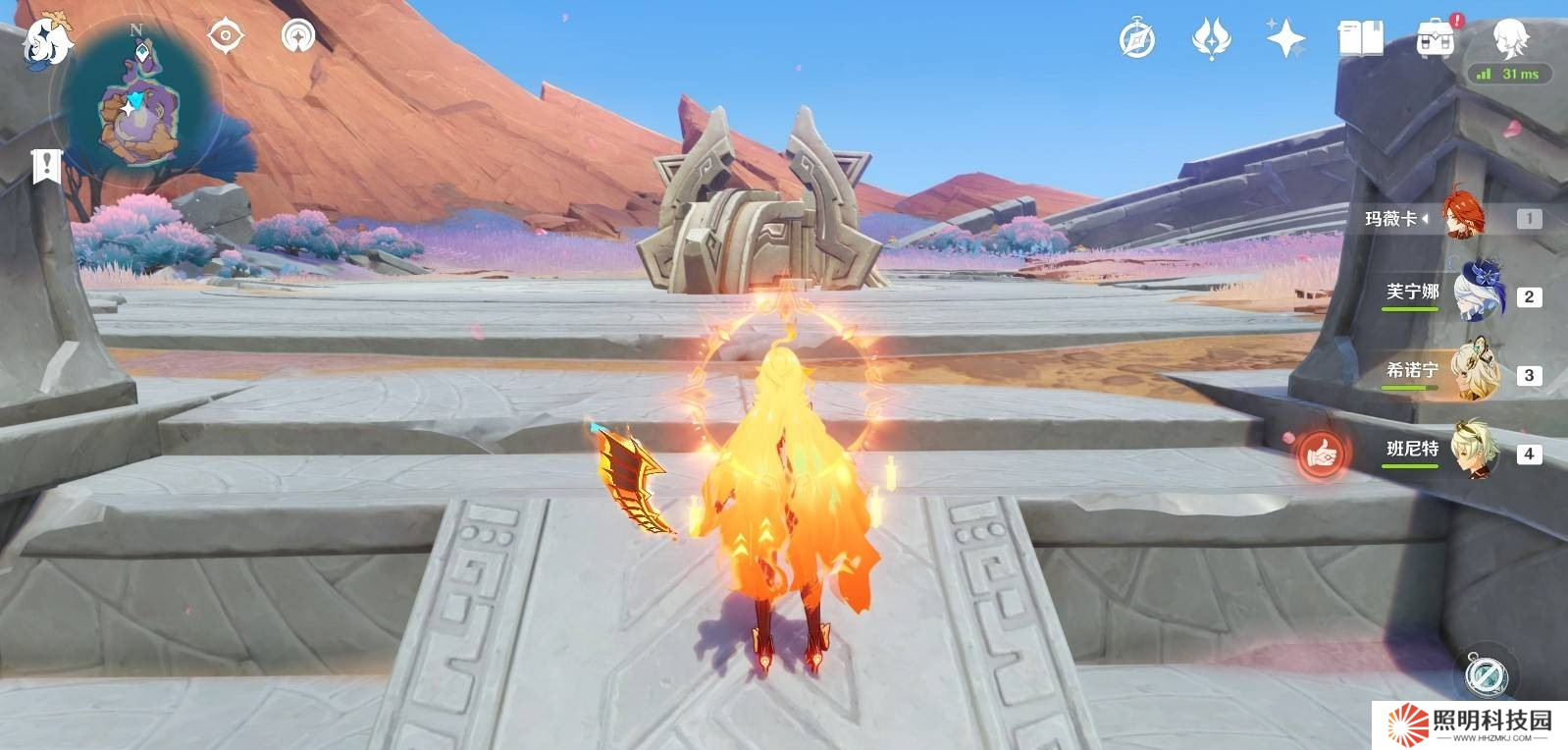Open the character profile icon
Viewport: 1568px width, 750px height.
1508,37
